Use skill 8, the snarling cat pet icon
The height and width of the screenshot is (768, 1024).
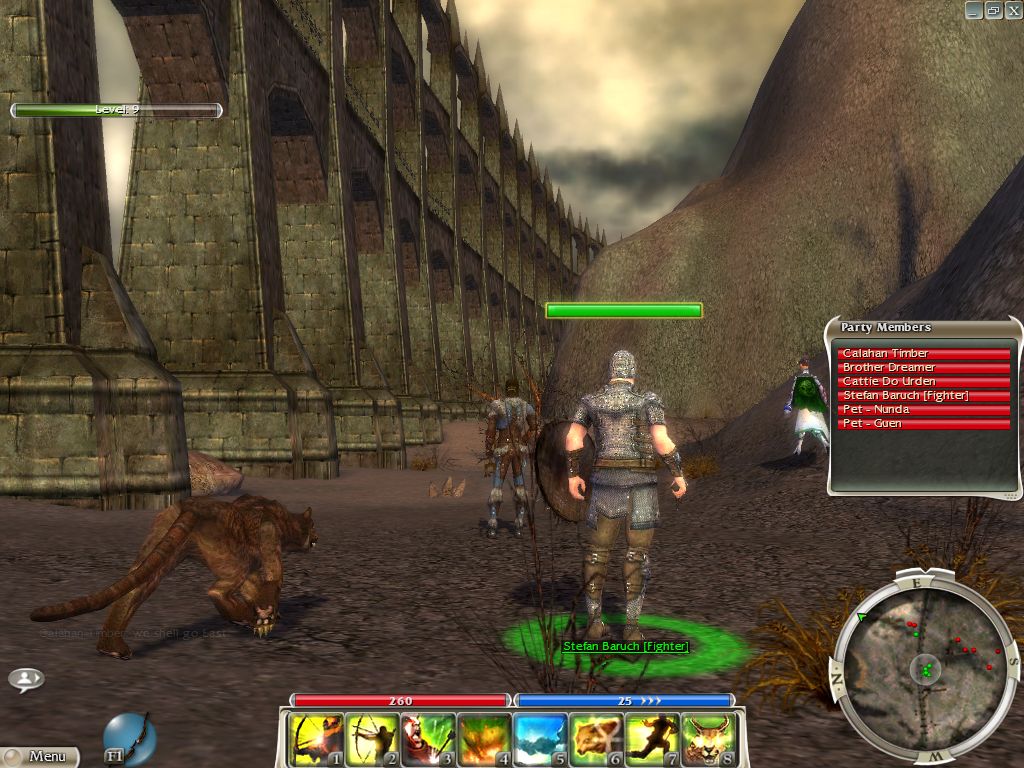pos(708,740)
